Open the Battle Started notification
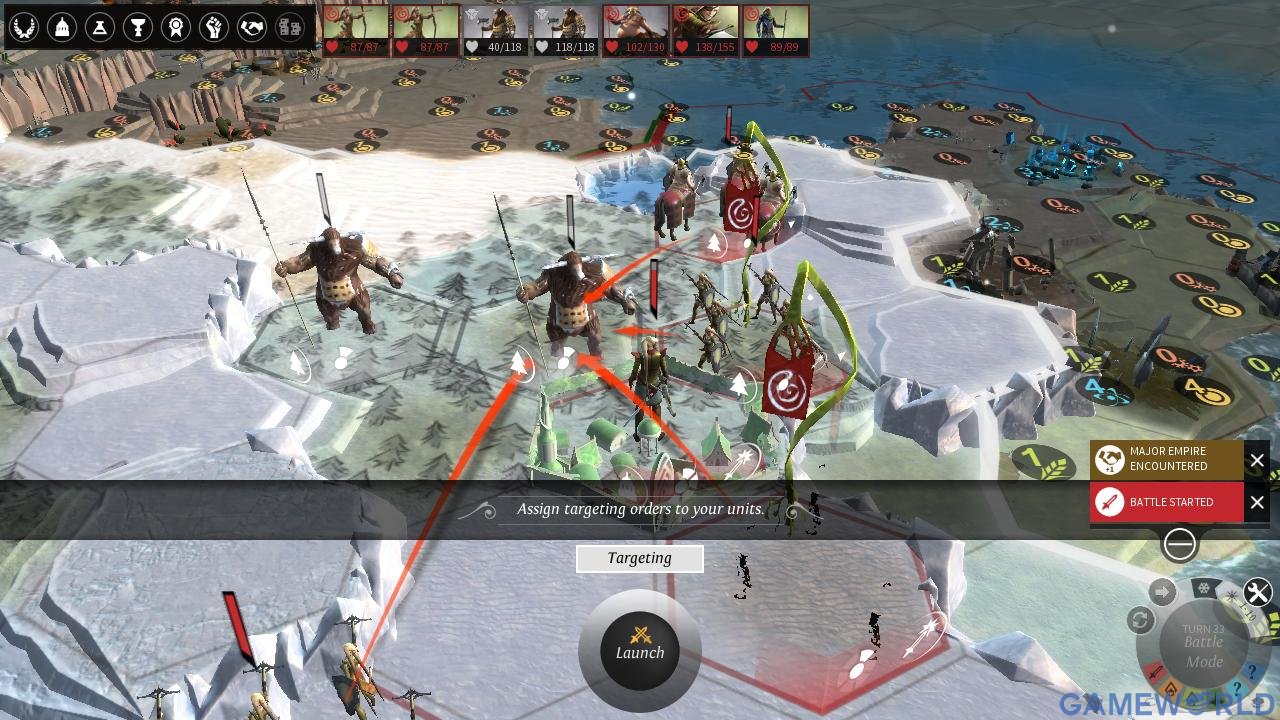Screen dimensions: 1280x720 pos(1167,502)
